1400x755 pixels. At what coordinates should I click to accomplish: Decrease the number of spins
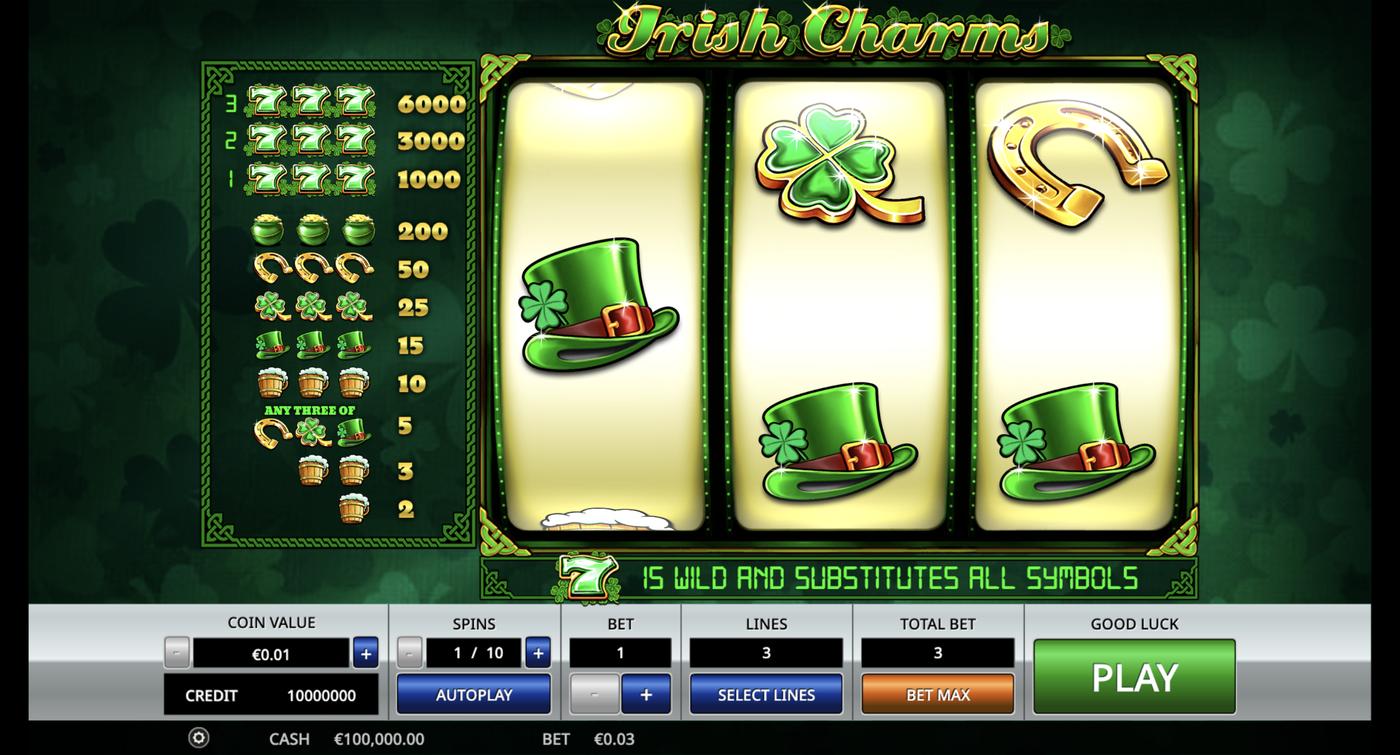(408, 652)
